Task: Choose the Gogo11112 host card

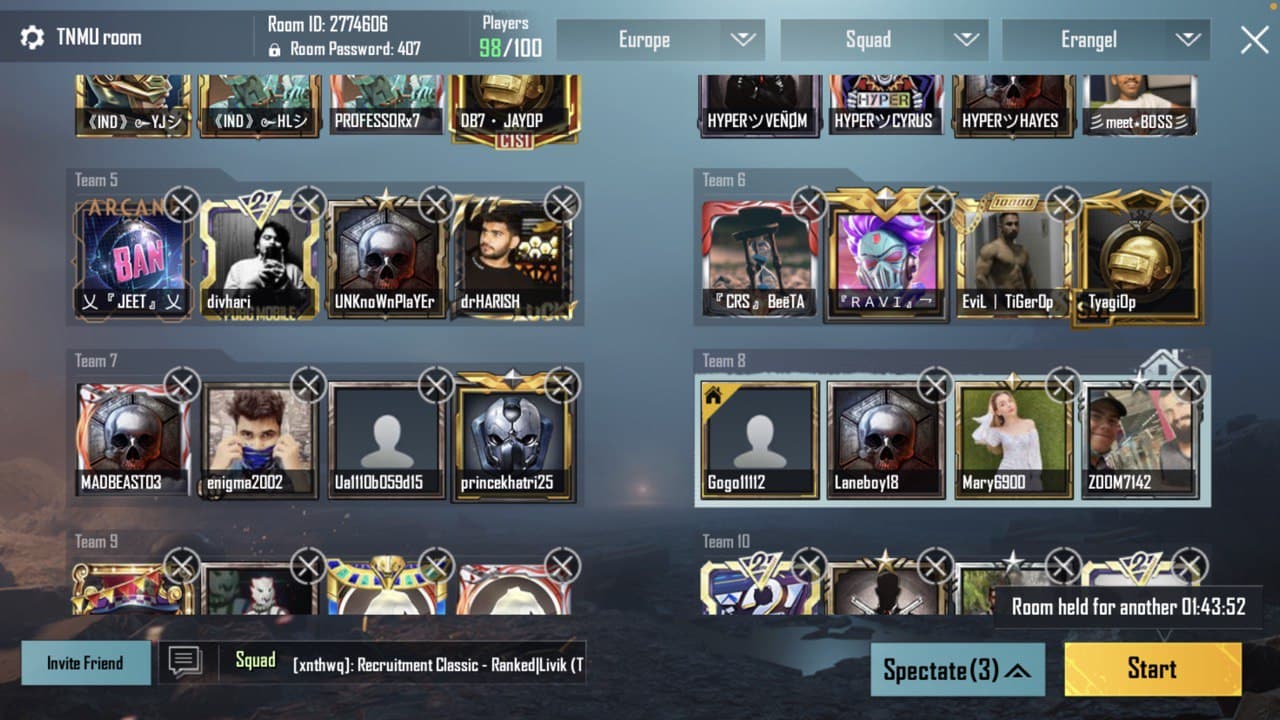Action: [759, 440]
